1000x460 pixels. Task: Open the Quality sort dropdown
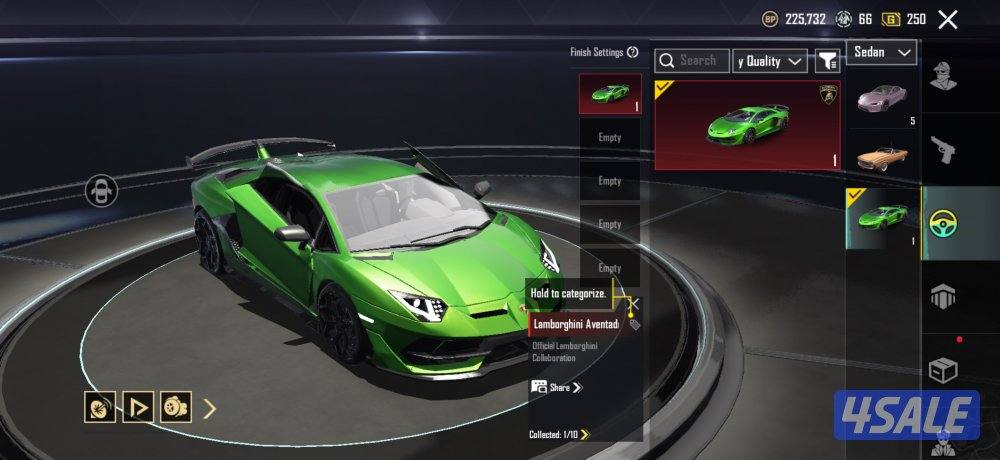click(x=769, y=61)
